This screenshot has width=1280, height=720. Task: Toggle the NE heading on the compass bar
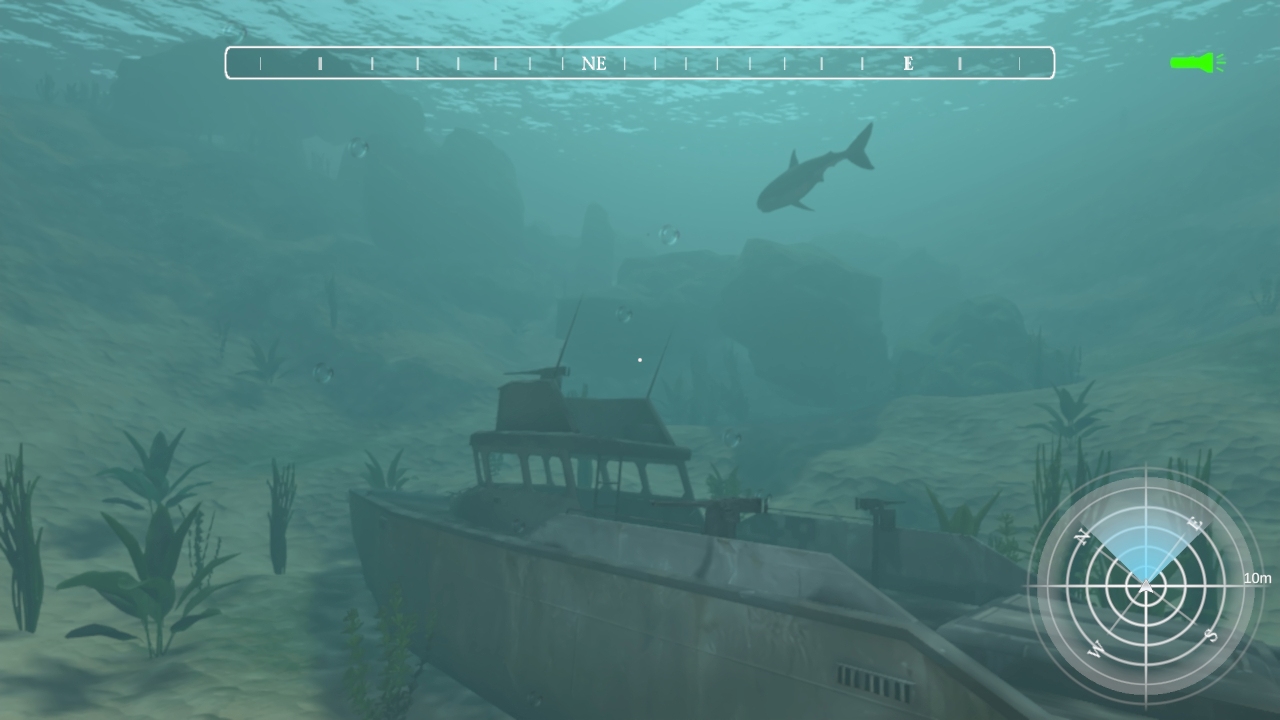click(595, 63)
